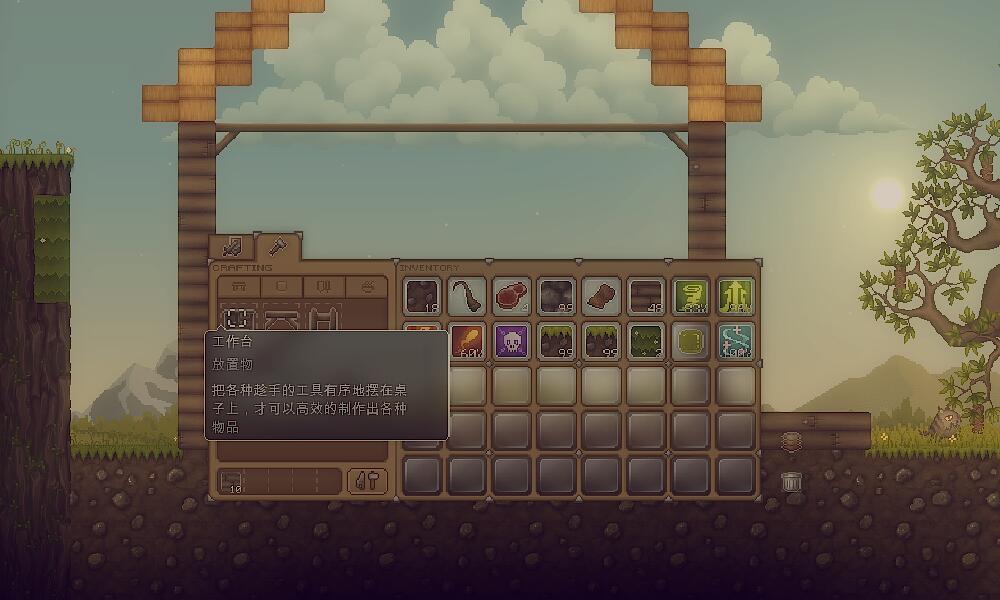
Task: Pick the wooden plank stack of 48
Action: click(x=647, y=296)
